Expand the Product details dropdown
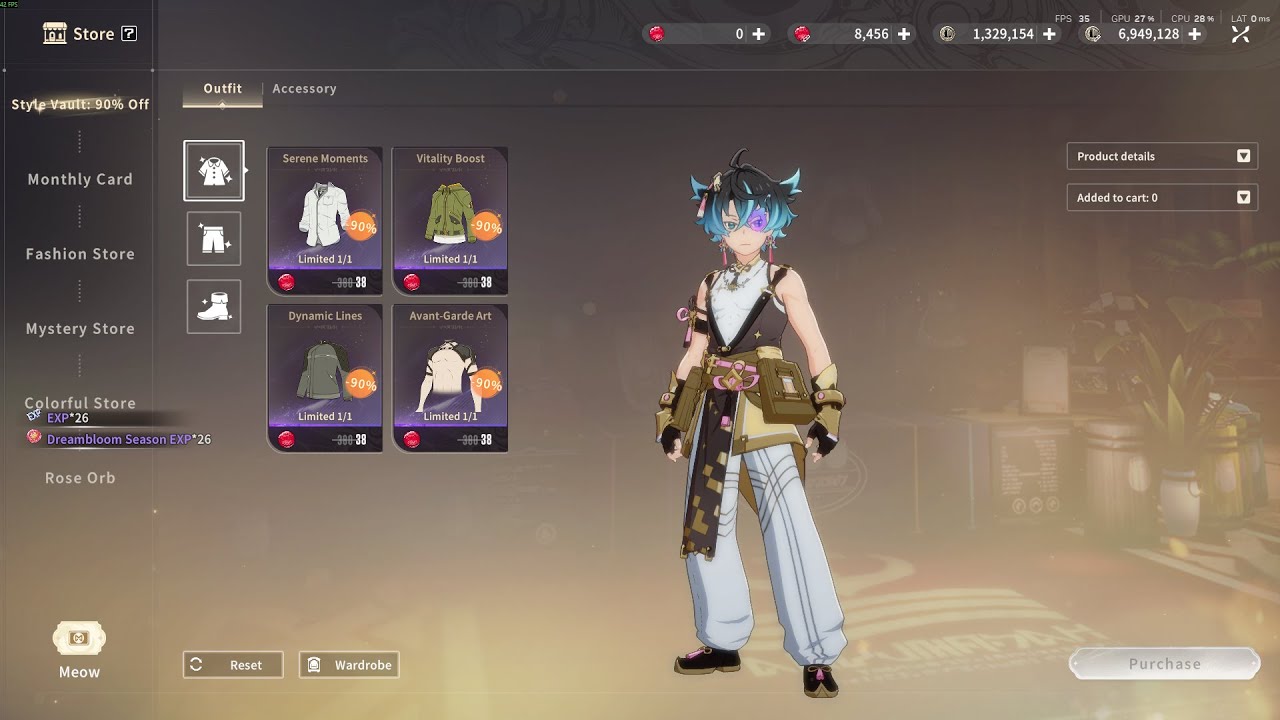Image resolution: width=1280 pixels, height=720 pixels. (1162, 156)
